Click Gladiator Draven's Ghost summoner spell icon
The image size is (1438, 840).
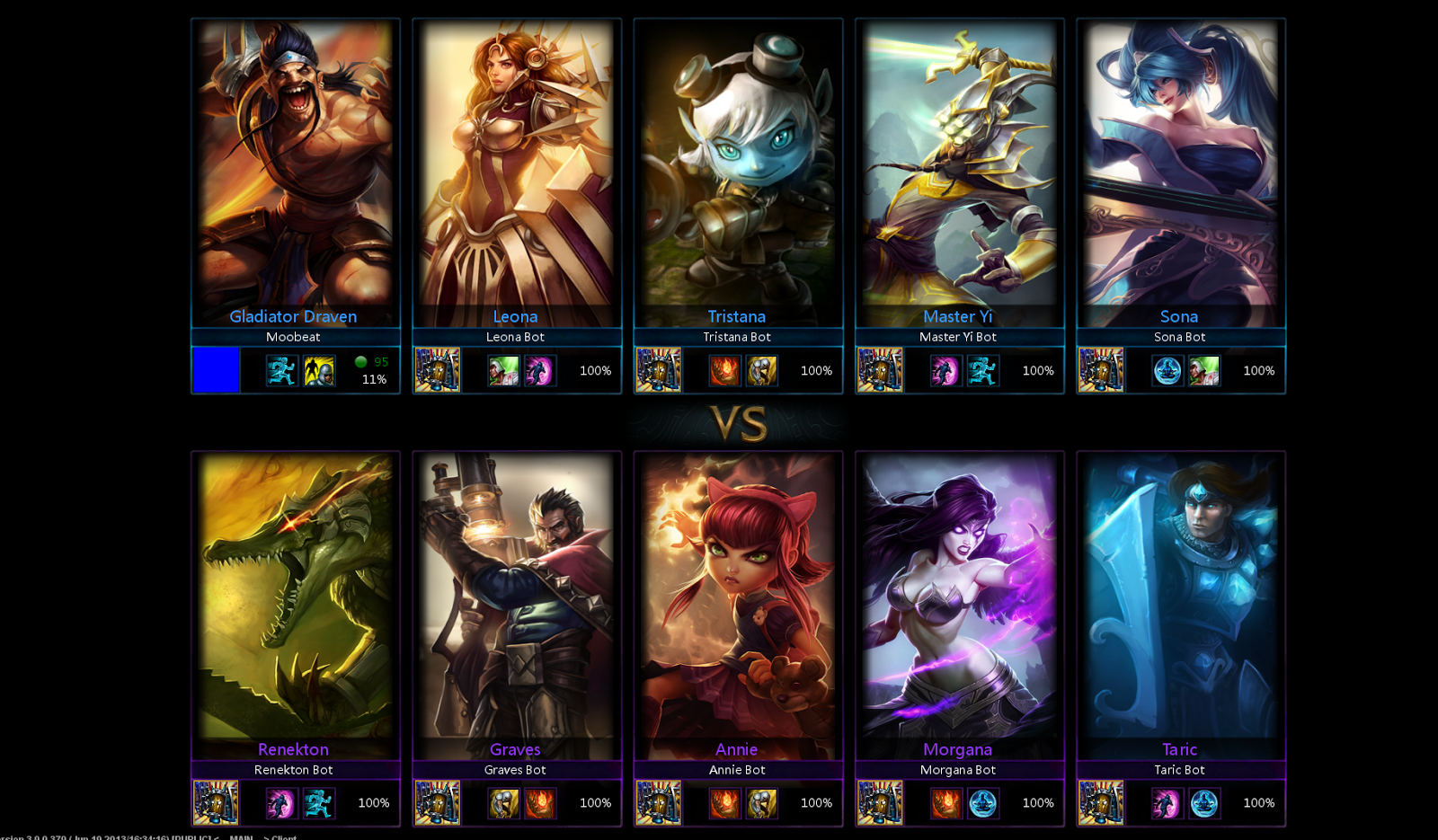click(x=281, y=369)
